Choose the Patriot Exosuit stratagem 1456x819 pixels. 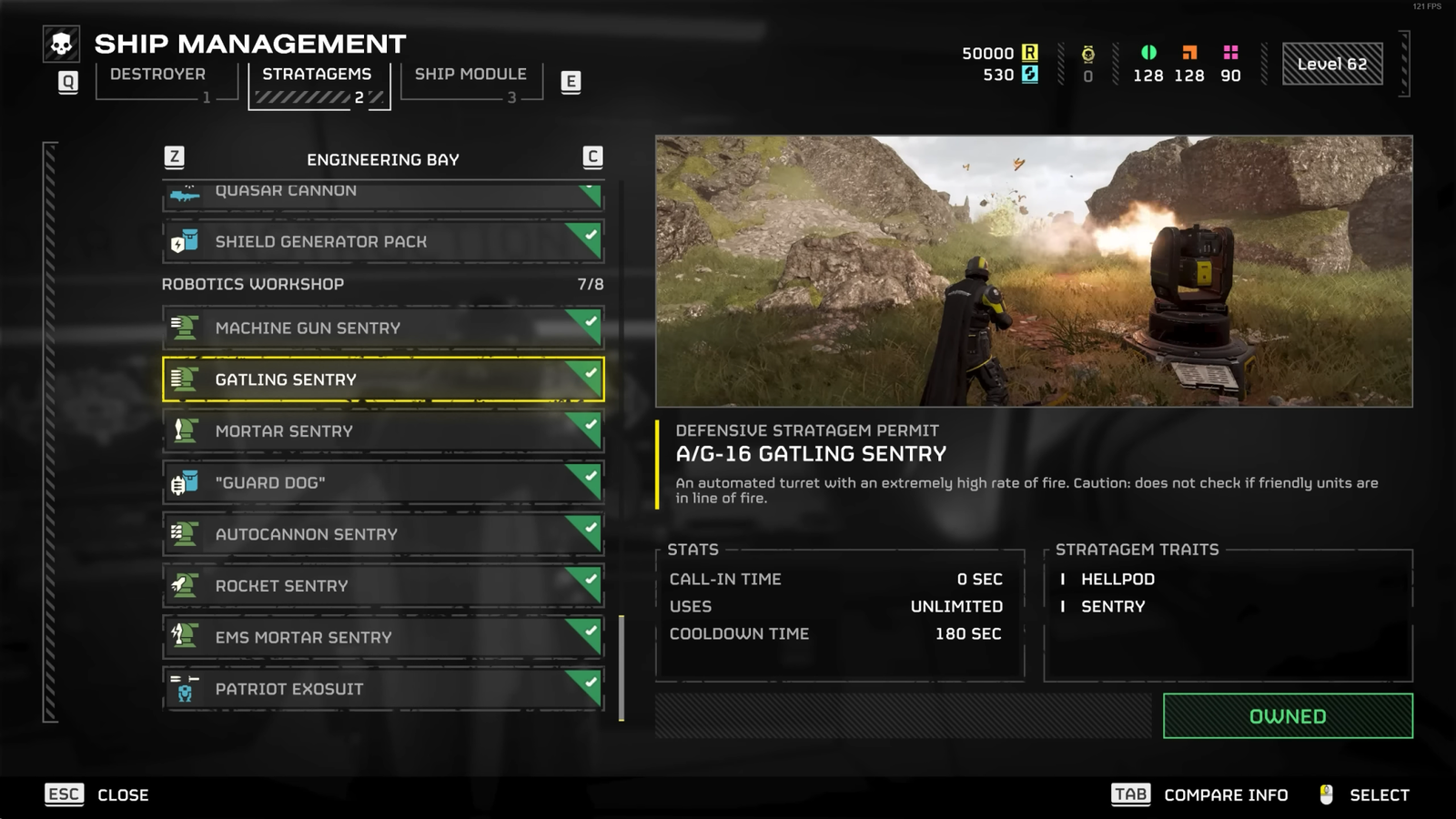[x=382, y=690]
